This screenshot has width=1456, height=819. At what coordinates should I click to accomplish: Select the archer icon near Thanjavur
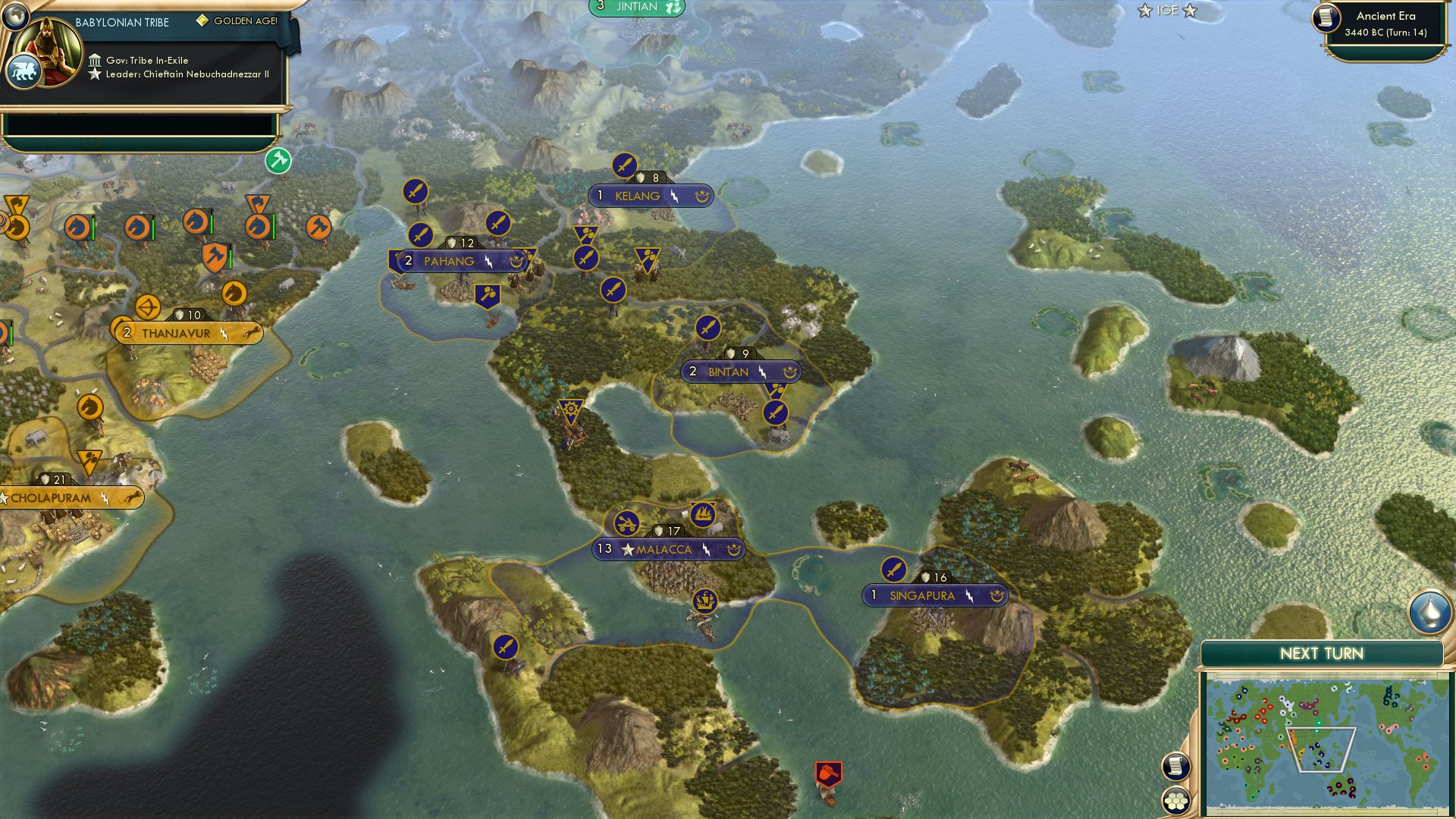click(x=149, y=309)
